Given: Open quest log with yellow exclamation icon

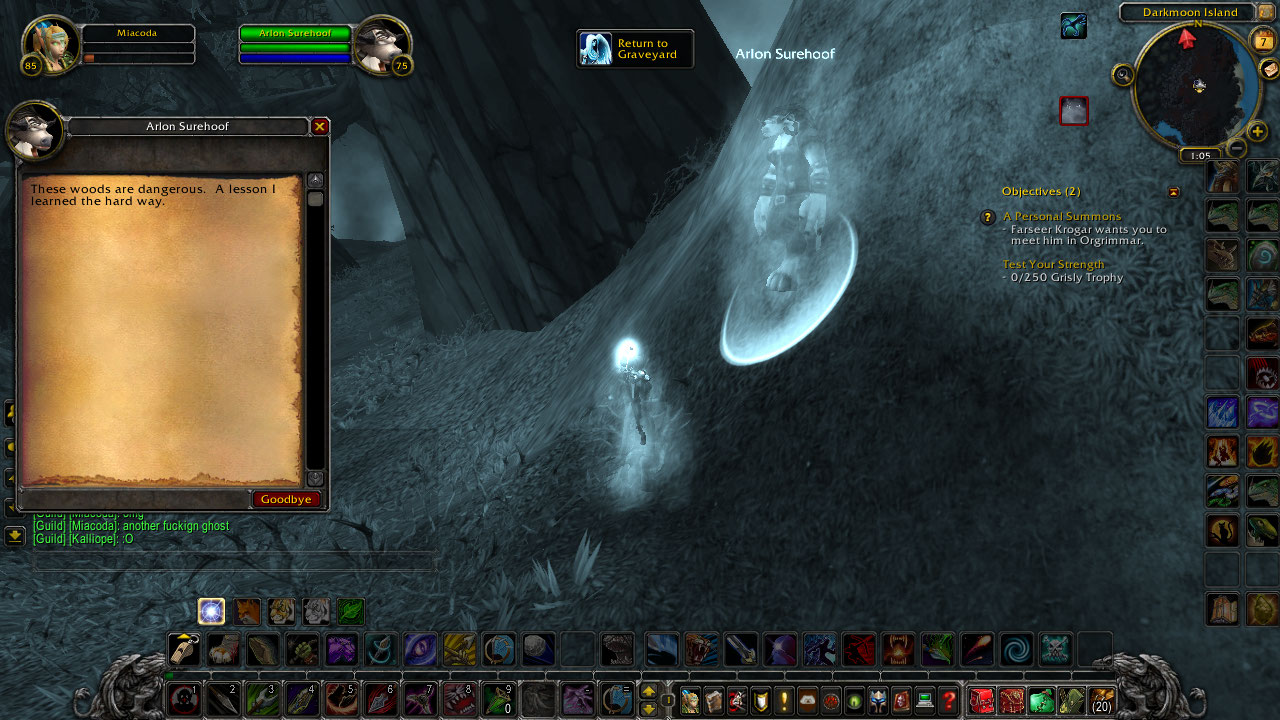Looking at the screenshot, I should click(x=785, y=701).
